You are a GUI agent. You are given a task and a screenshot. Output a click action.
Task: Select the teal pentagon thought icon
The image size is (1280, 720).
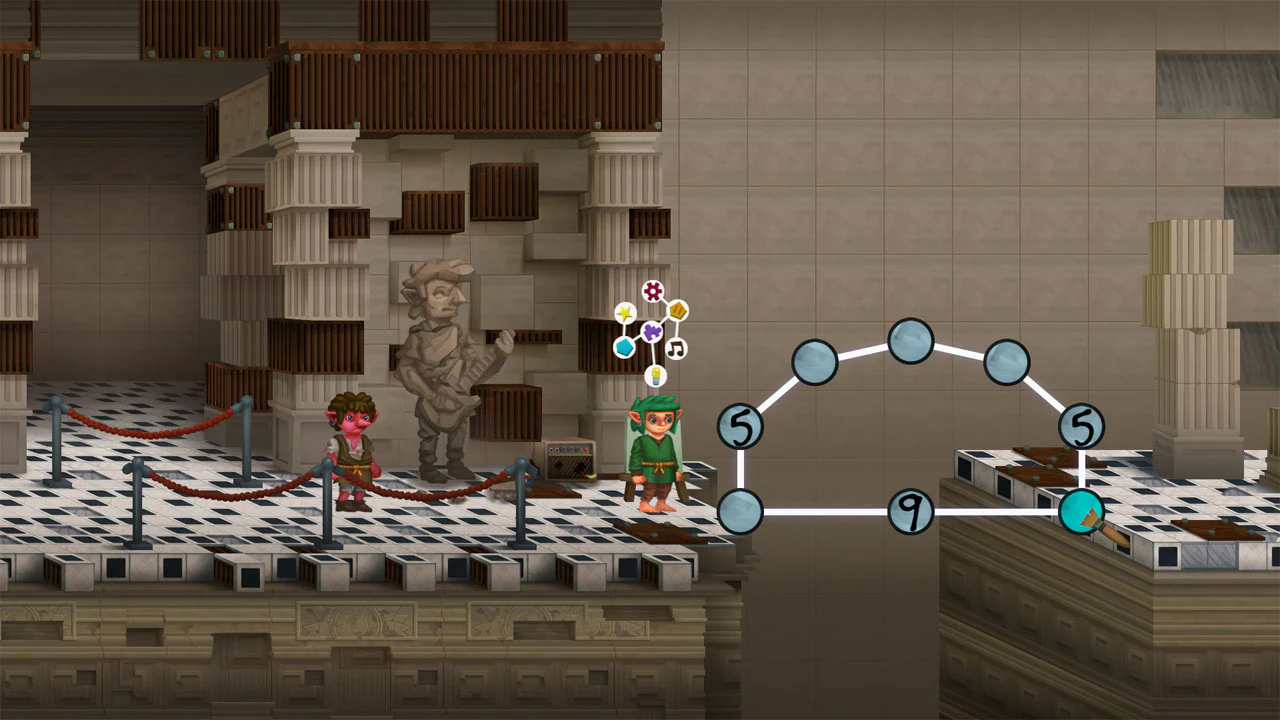(x=625, y=347)
